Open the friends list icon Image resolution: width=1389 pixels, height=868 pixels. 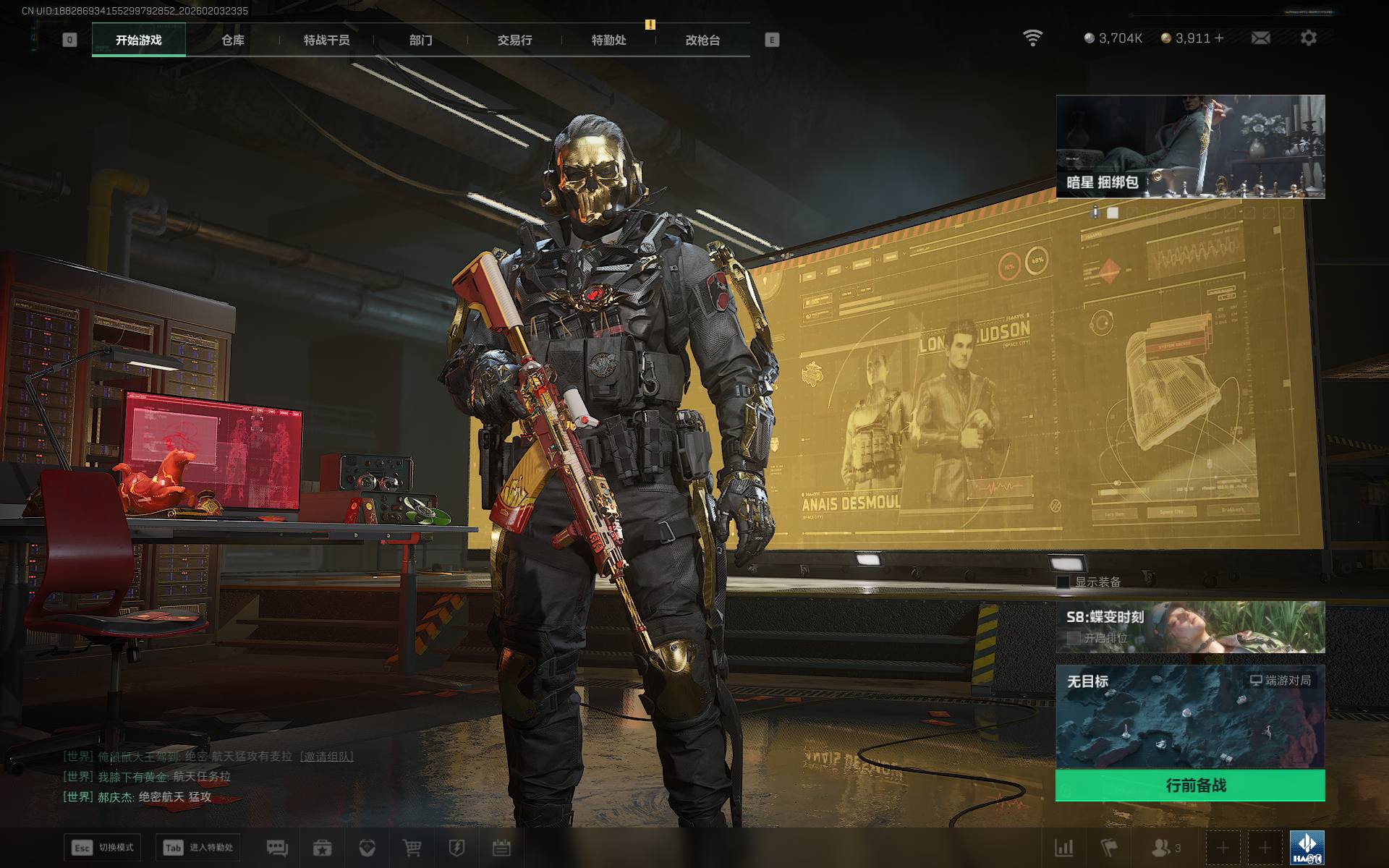1161,848
